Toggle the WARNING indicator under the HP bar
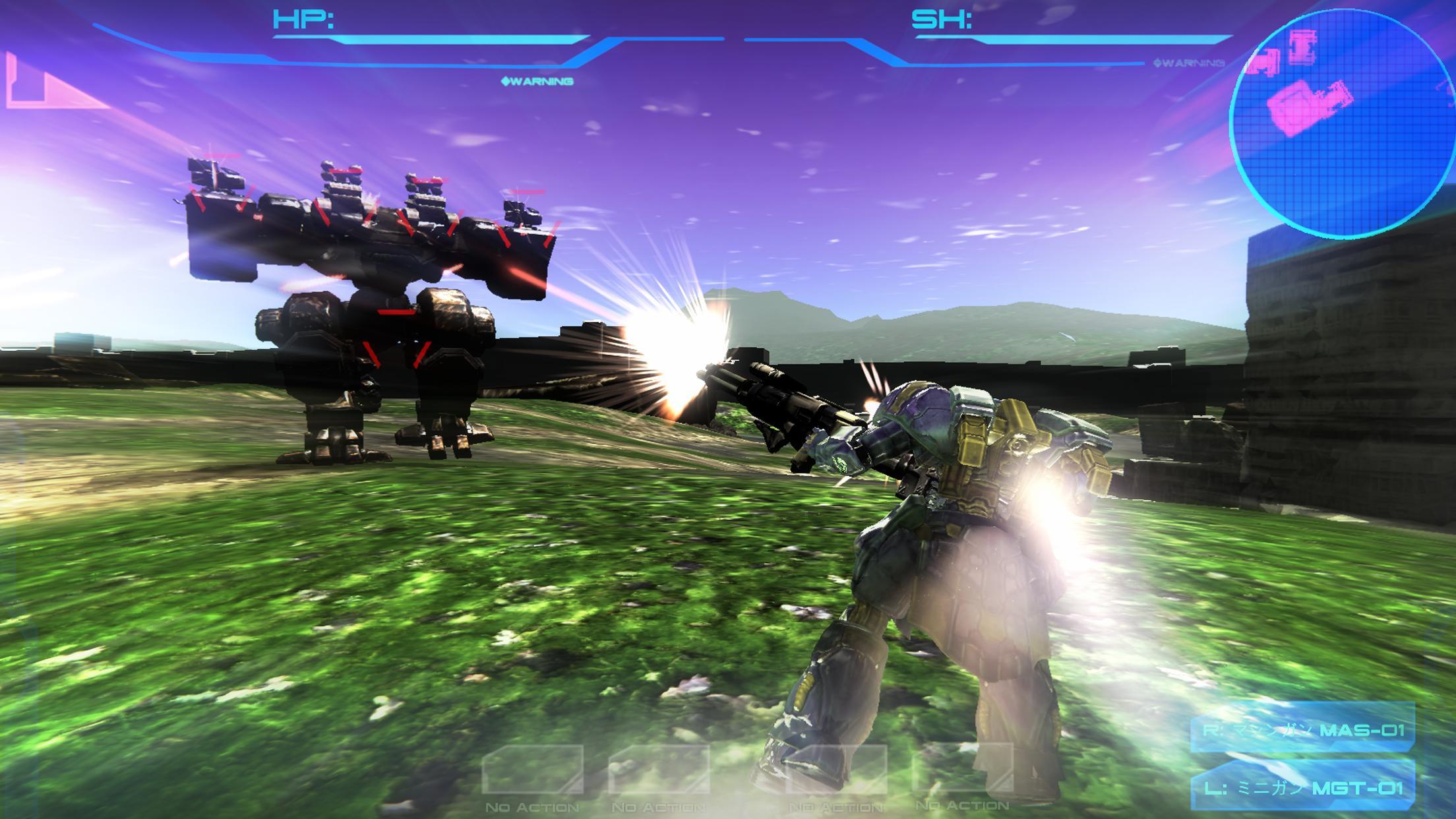 (539, 82)
